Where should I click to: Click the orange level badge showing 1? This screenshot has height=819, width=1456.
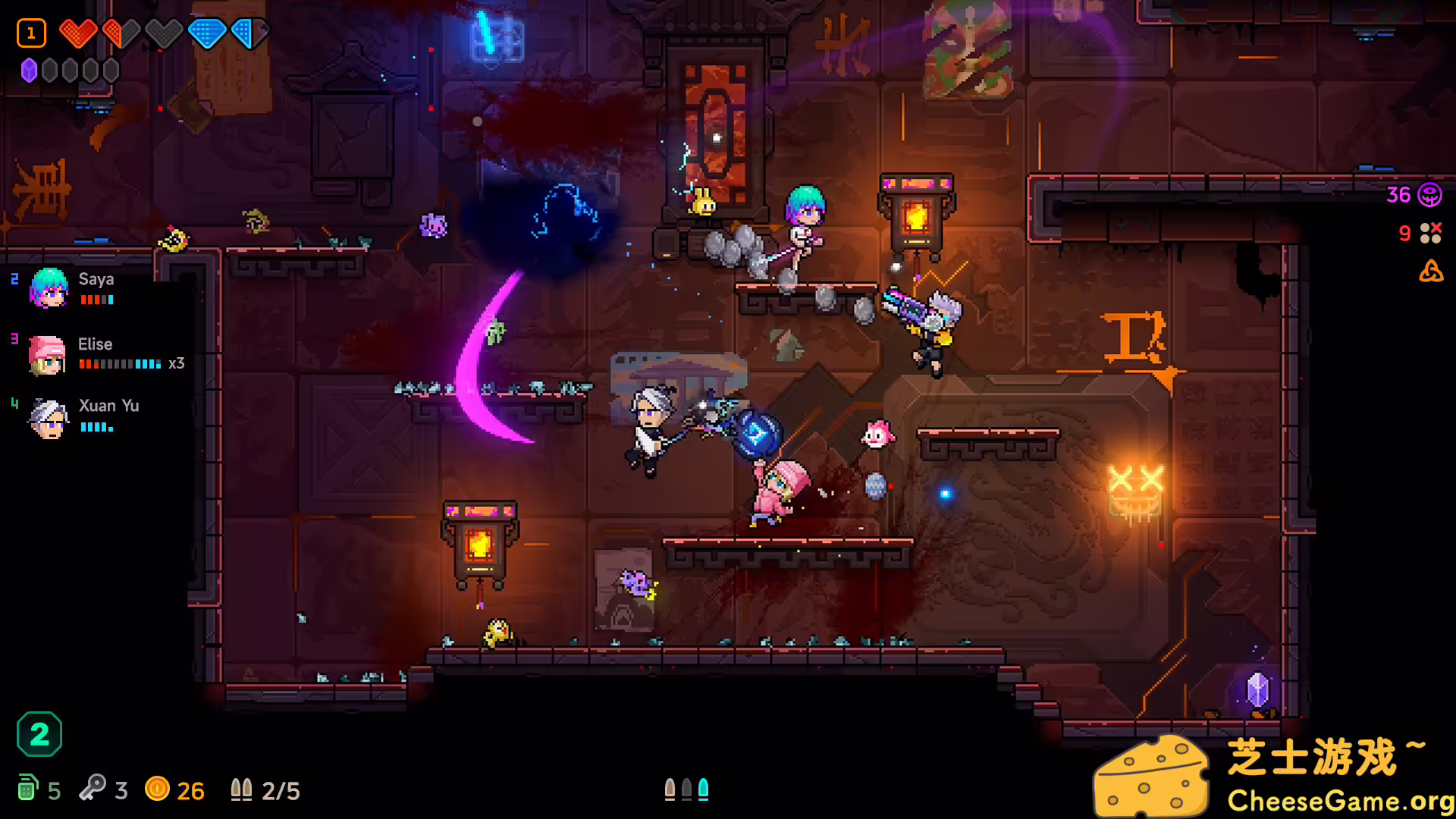(x=31, y=33)
